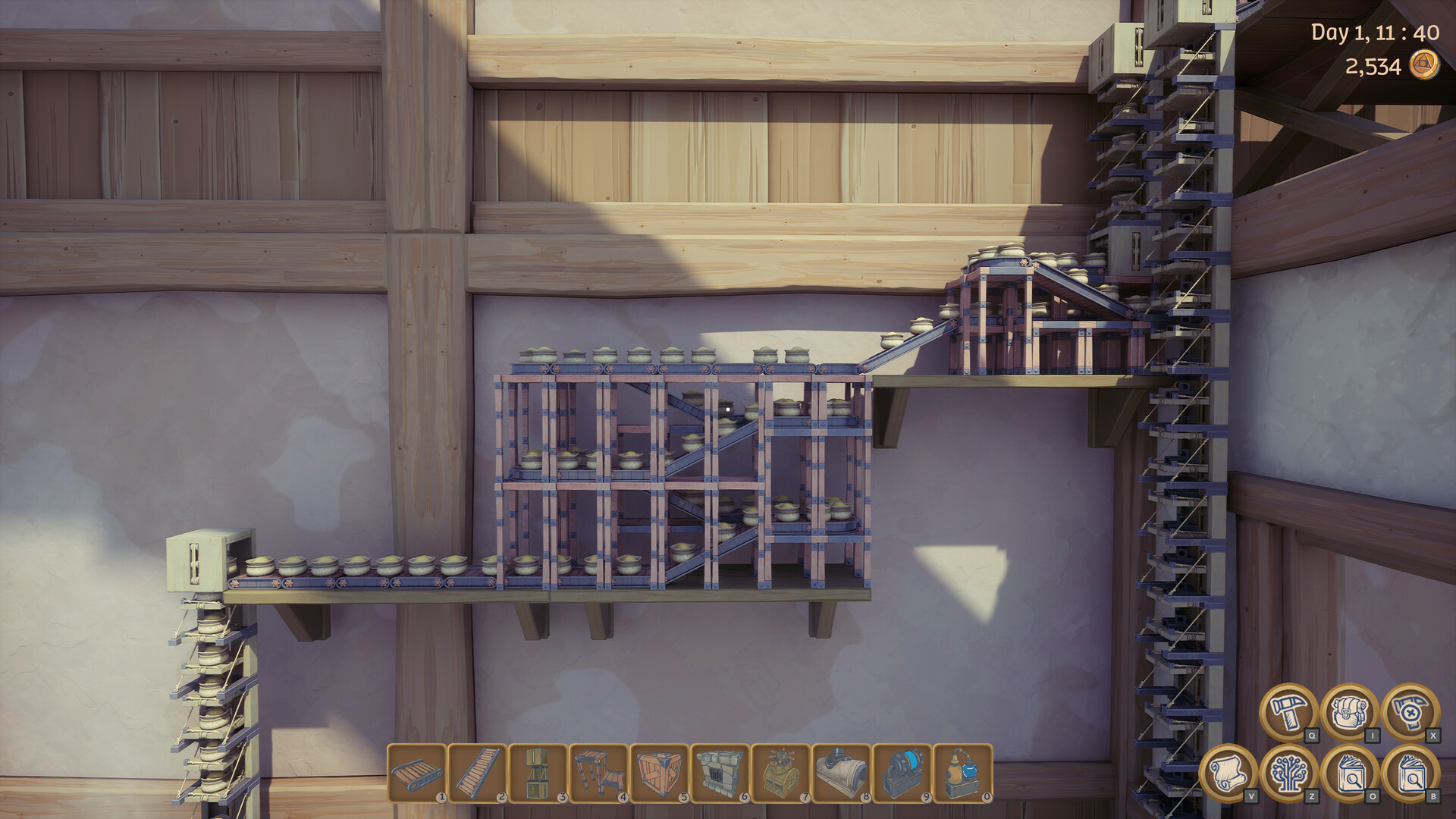This screenshot has width=1456, height=819.
Task: Open the build menu hammer icon
Action: [x=1290, y=712]
